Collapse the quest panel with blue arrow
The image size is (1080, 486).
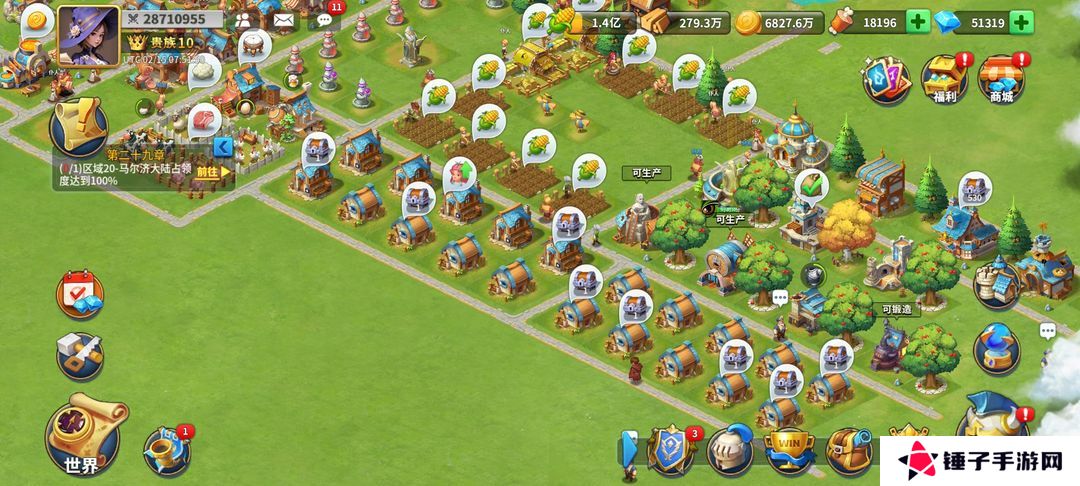click(x=225, y=147)
